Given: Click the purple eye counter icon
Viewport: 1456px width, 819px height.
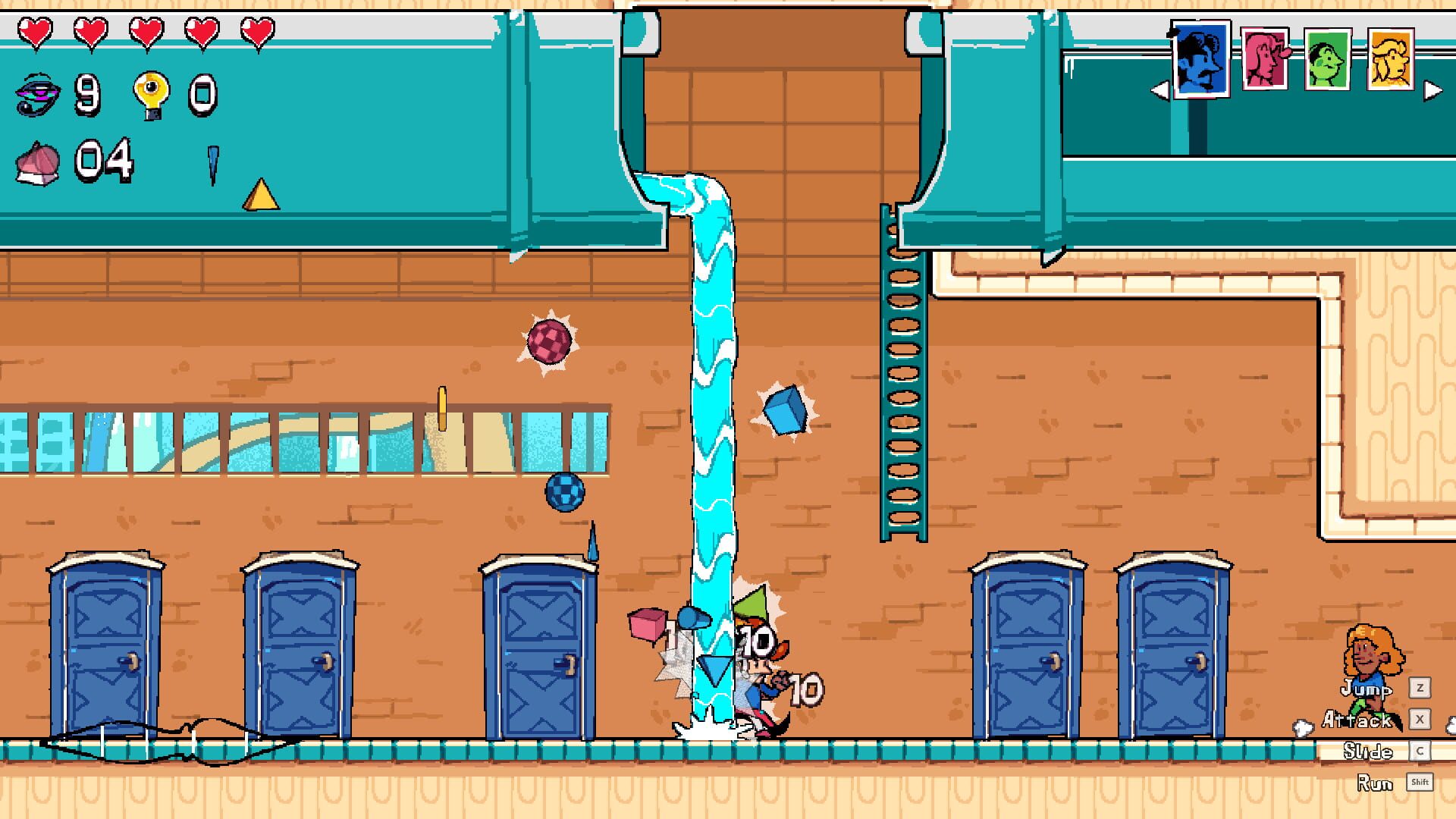Looking at the screenshot, I should 39,93.
